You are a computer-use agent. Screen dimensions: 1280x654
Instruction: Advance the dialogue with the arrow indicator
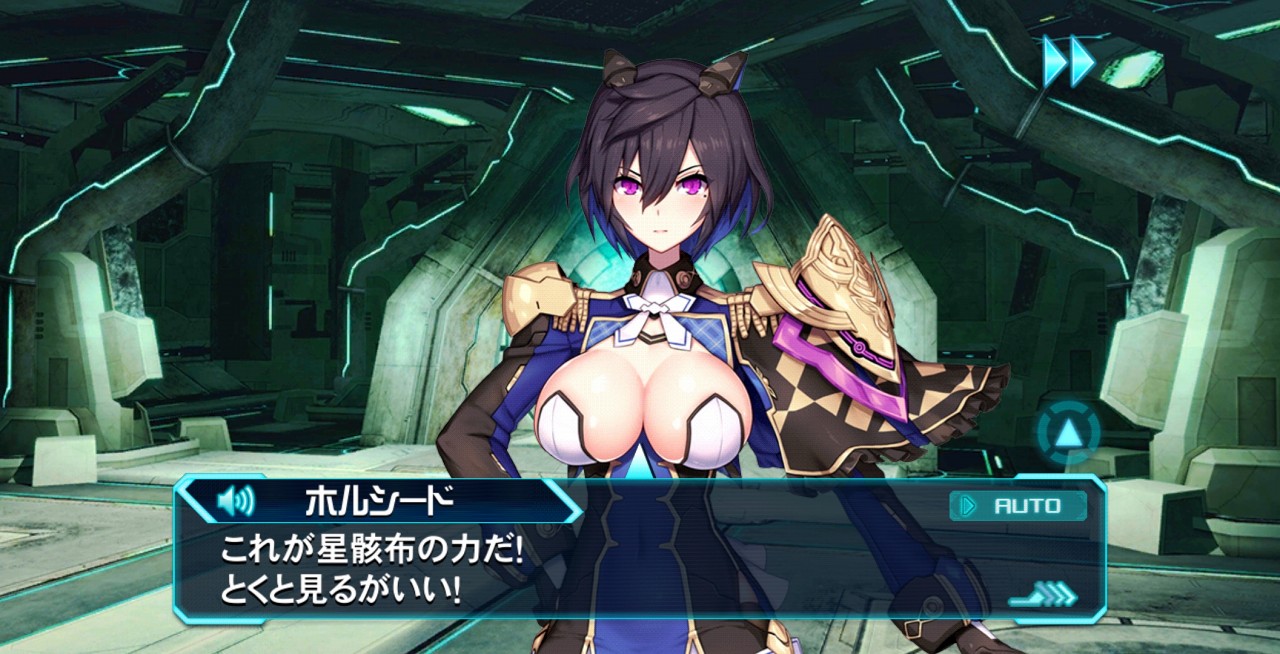[1045, 595]
